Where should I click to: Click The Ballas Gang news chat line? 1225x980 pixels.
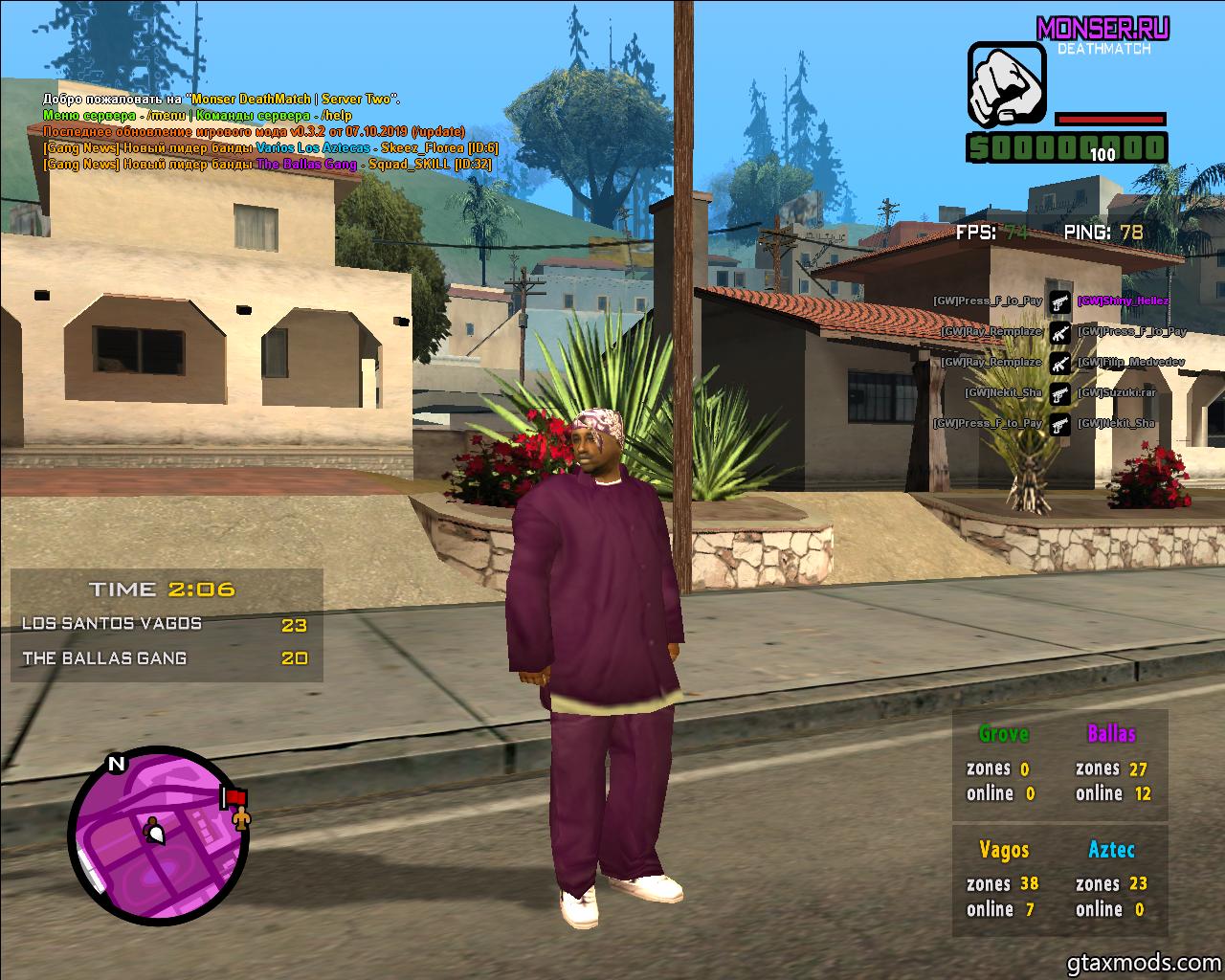[267, 165]
